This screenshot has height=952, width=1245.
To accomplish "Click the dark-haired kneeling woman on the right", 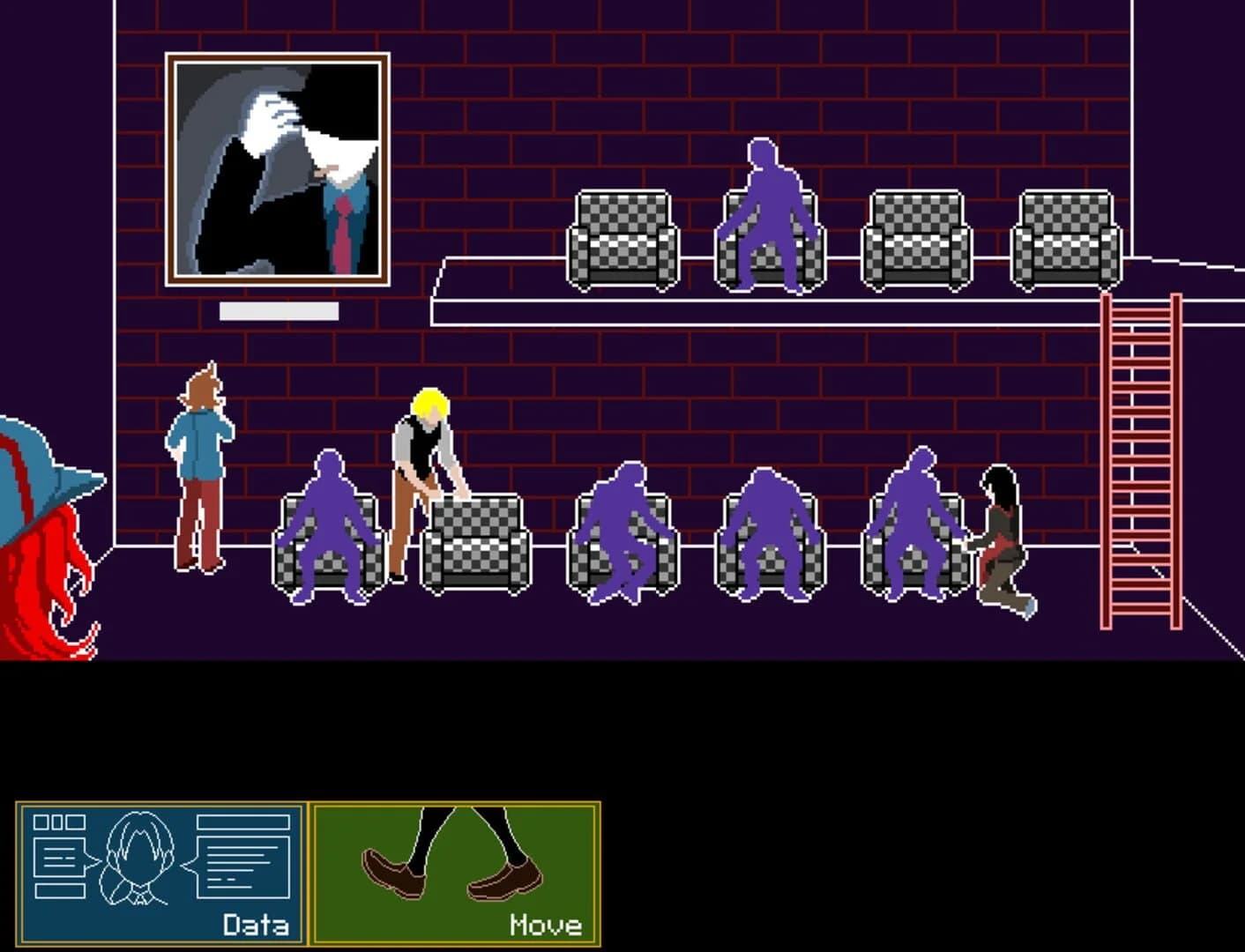I will point(1001,538).
